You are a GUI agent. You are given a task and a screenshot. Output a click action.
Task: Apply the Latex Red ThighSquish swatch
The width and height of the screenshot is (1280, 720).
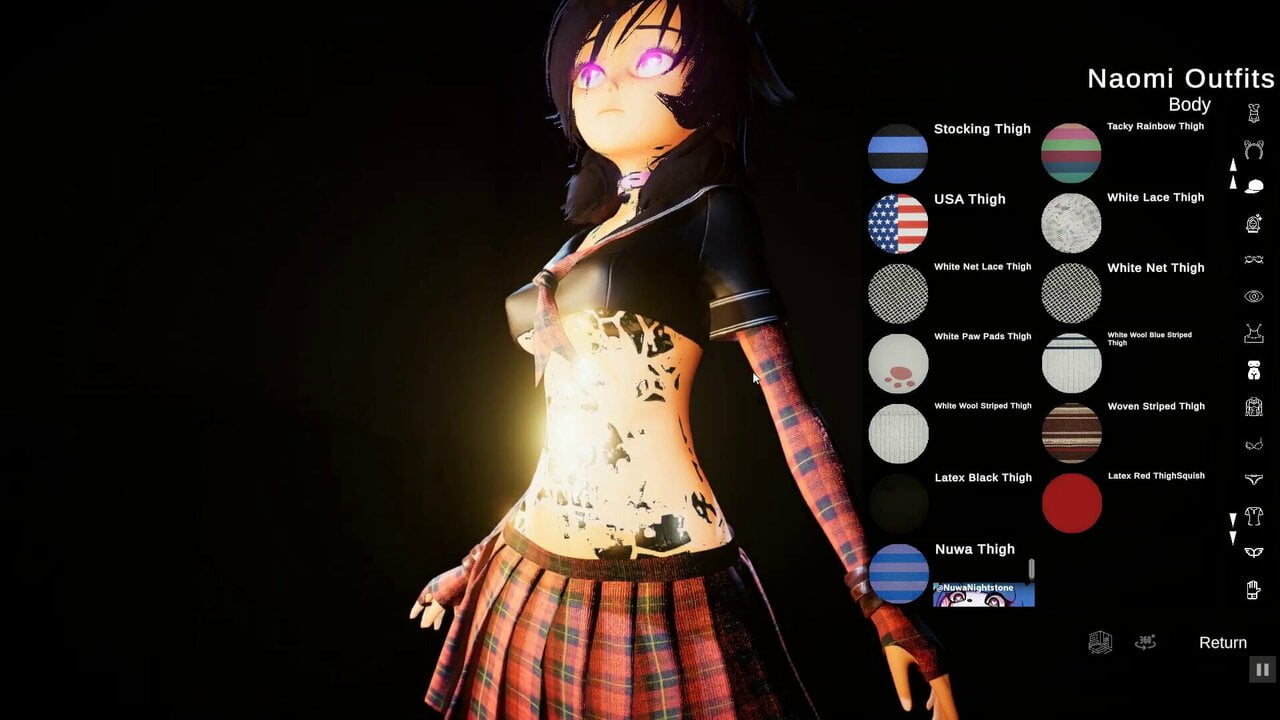pyautogui.click(x=1071, y=503)
